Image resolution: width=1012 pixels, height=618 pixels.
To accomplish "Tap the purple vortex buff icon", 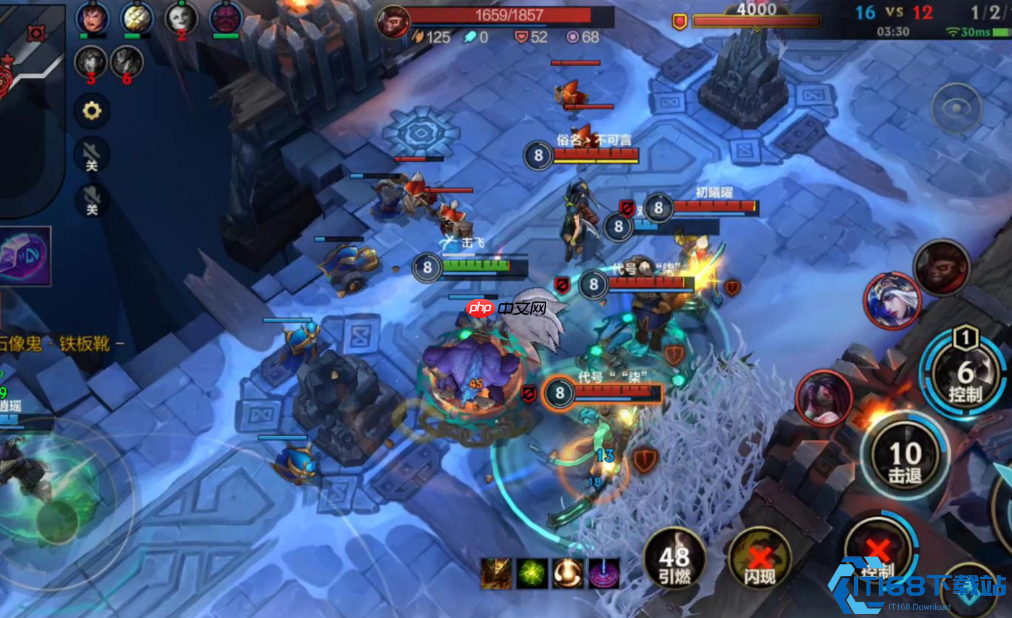I will click(x=604, y=573).
